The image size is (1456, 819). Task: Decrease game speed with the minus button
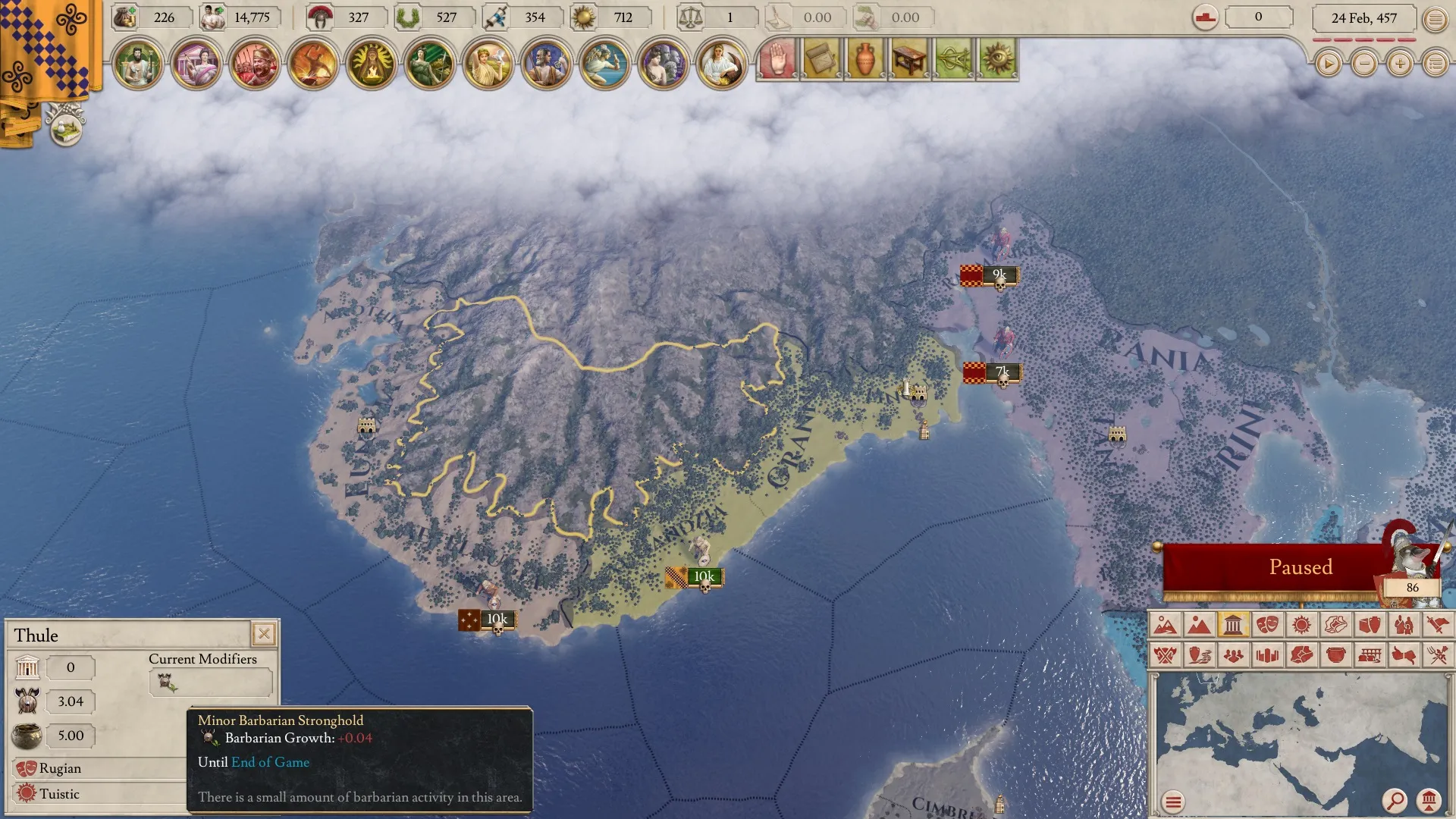point(1364,64)
